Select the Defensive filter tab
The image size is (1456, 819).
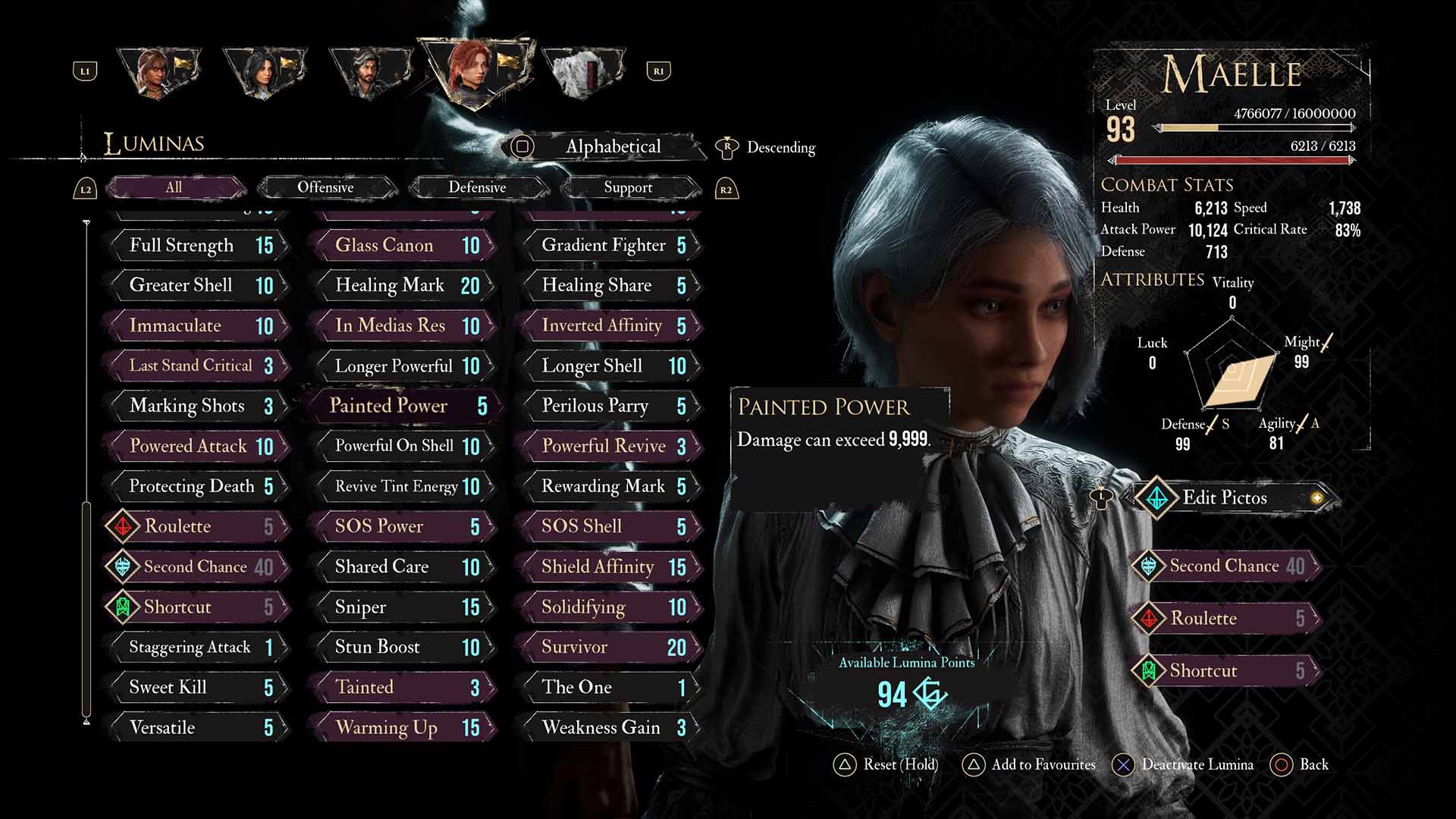click(x=477, y=187)
